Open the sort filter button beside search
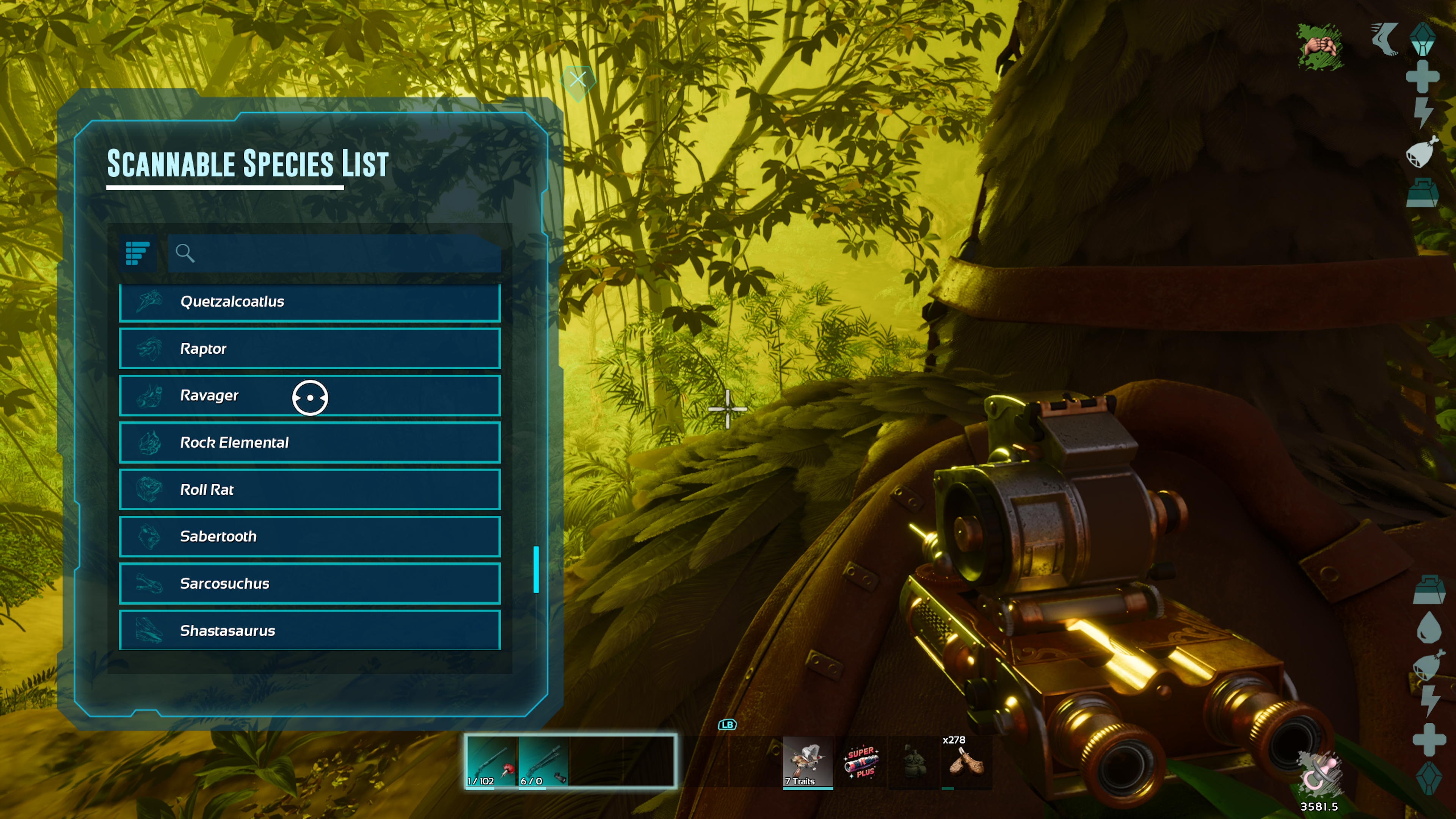 pyautogui.click(x=137, y=253)
